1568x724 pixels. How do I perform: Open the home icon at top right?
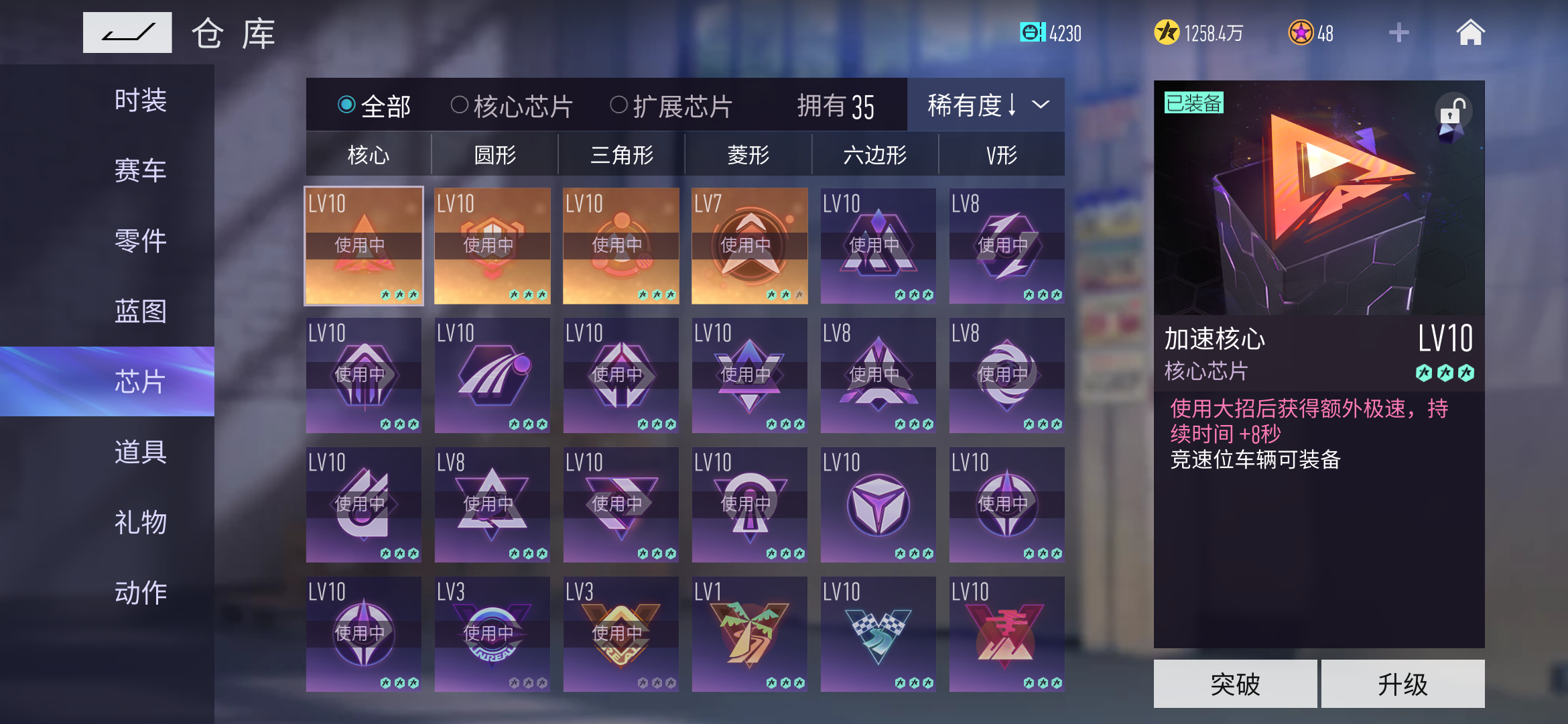pyautogui.click(x=1470, y=32)
